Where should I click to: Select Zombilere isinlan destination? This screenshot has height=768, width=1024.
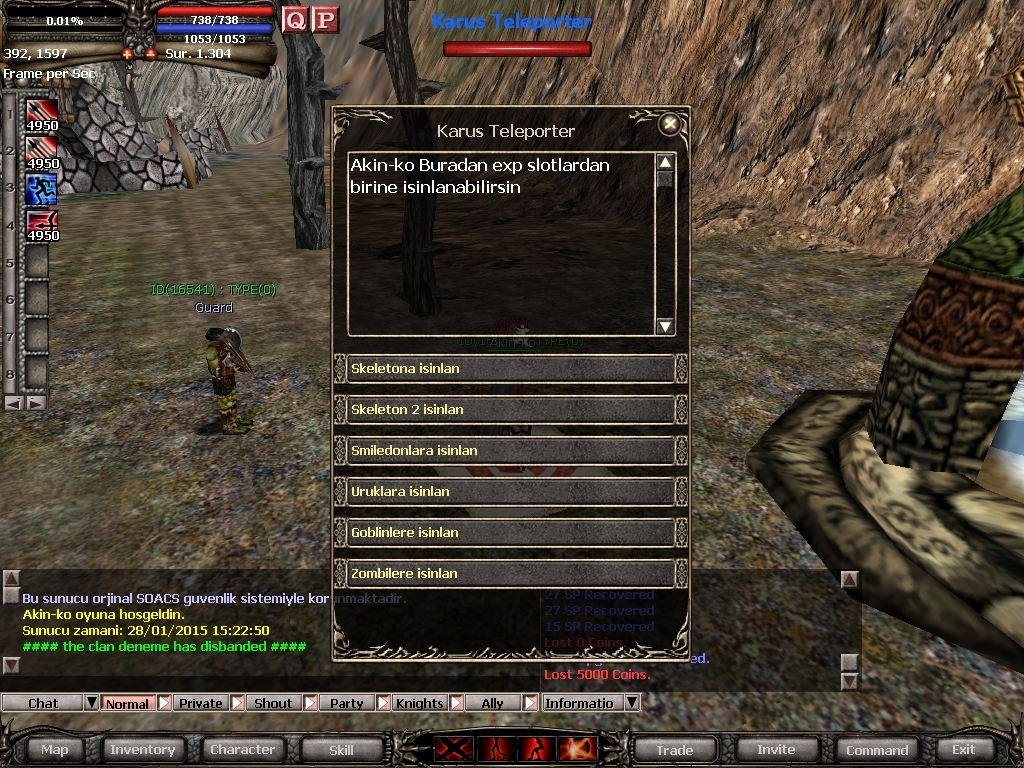coord(510,574)
